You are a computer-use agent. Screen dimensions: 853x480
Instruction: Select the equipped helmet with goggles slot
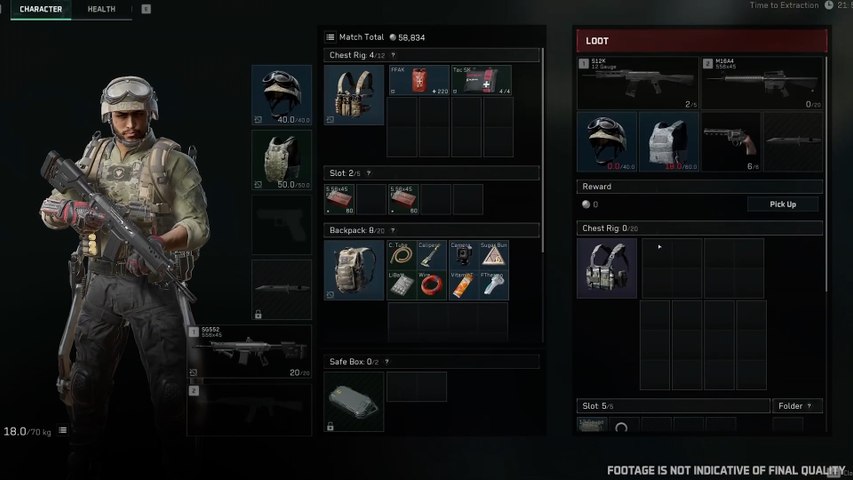281,95
